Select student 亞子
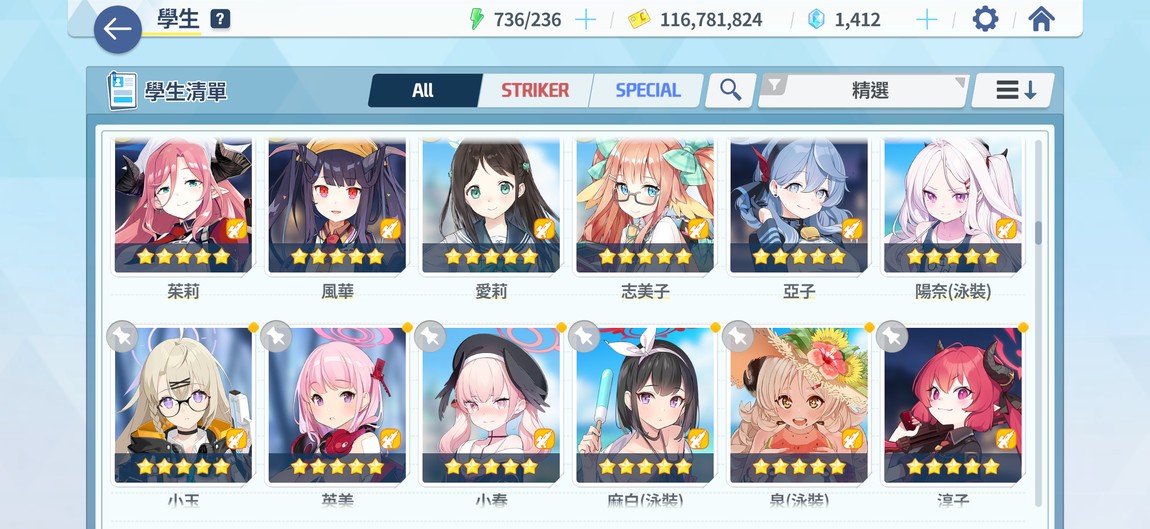Viewport: 1150px width, 529px height. 799,205
